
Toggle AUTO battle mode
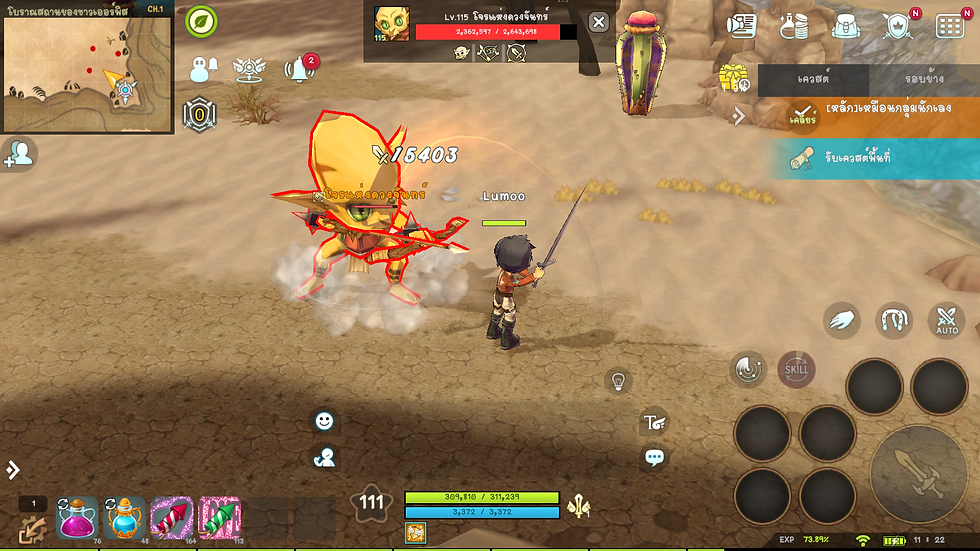click(x=946, y=321)
